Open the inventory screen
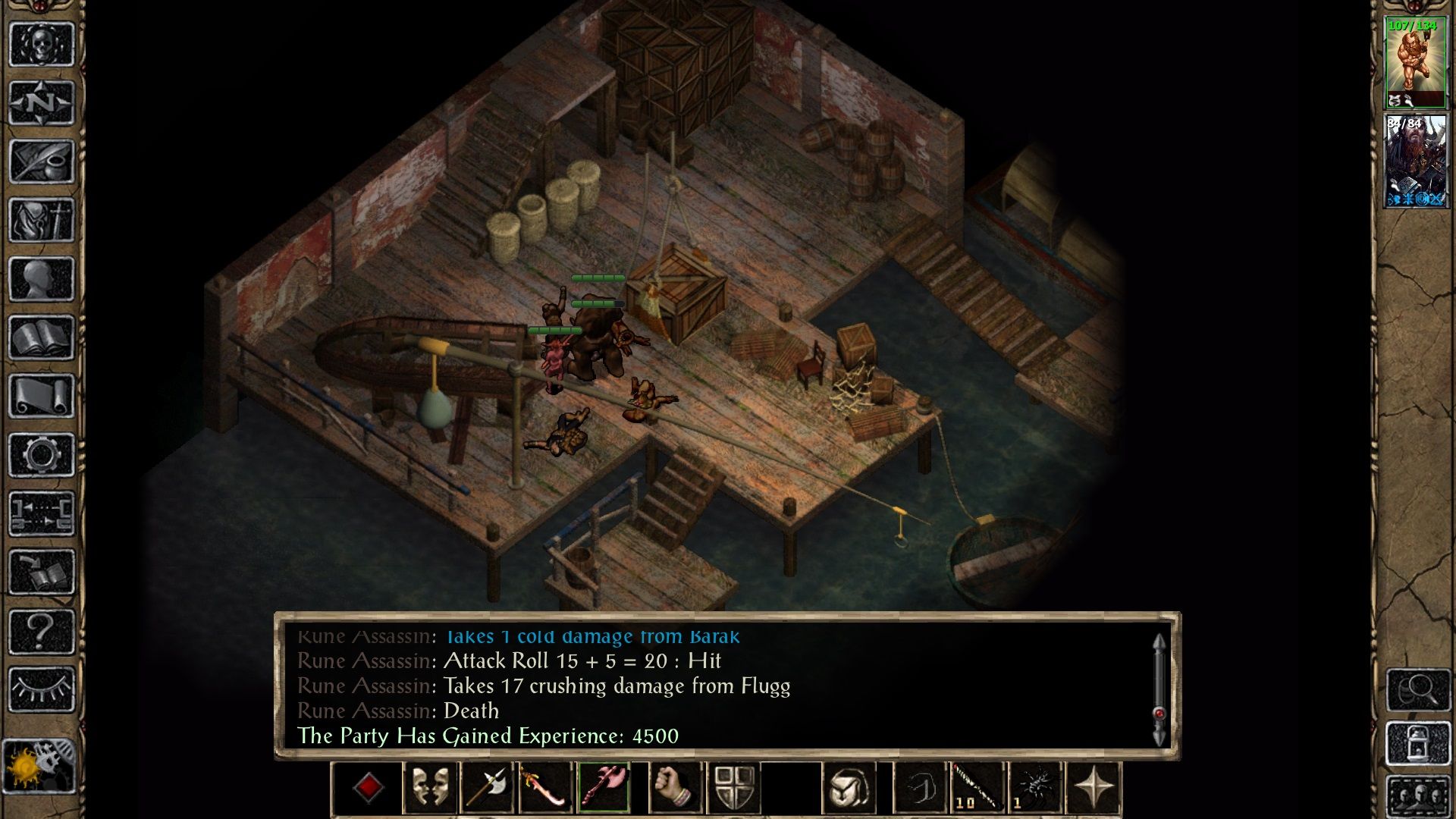Image resolution: width=1456 pixels, height=819 pixels. point(41,221)
